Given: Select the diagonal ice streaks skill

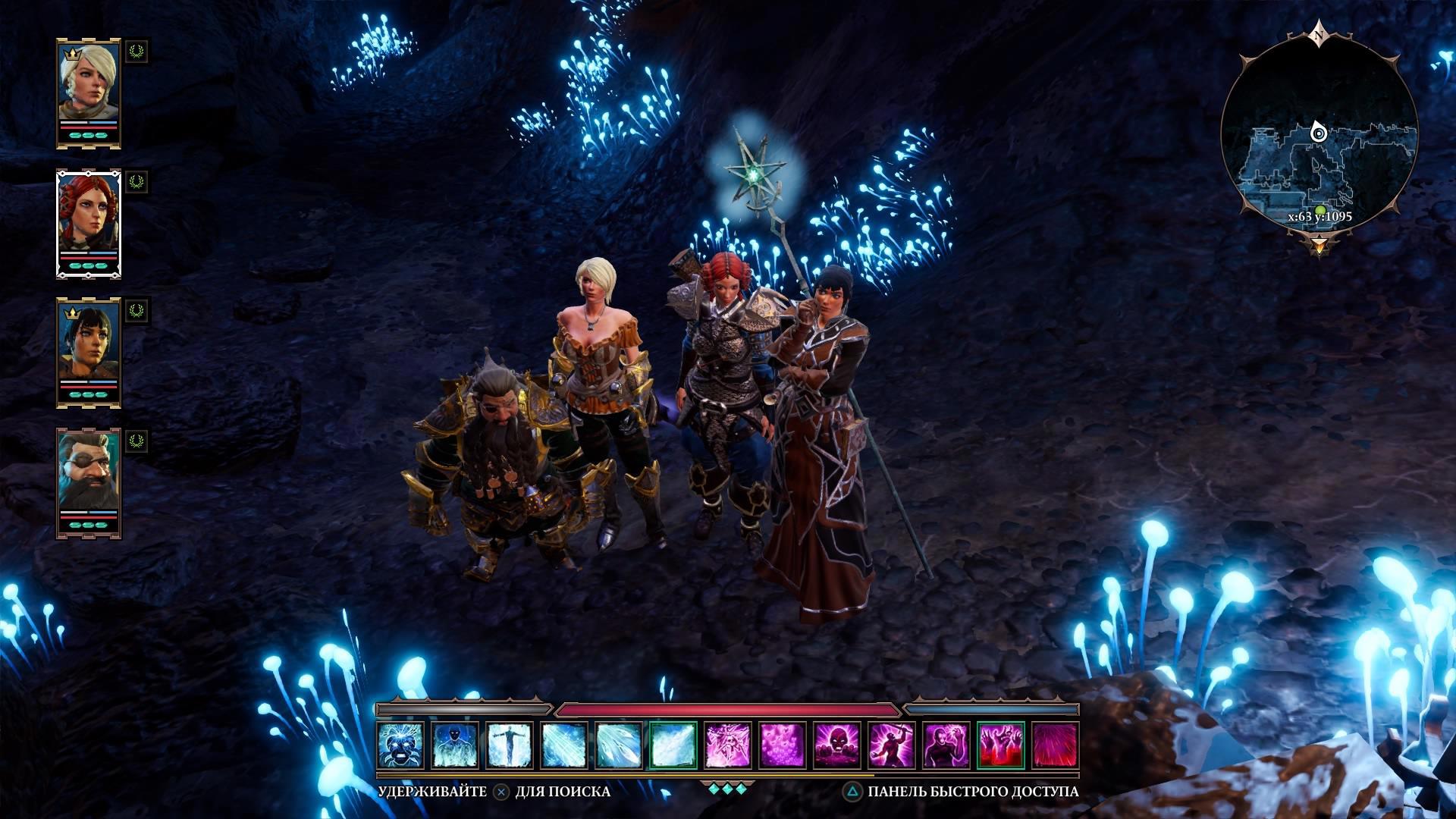Looking at the screenshot, I should [564, 745].
